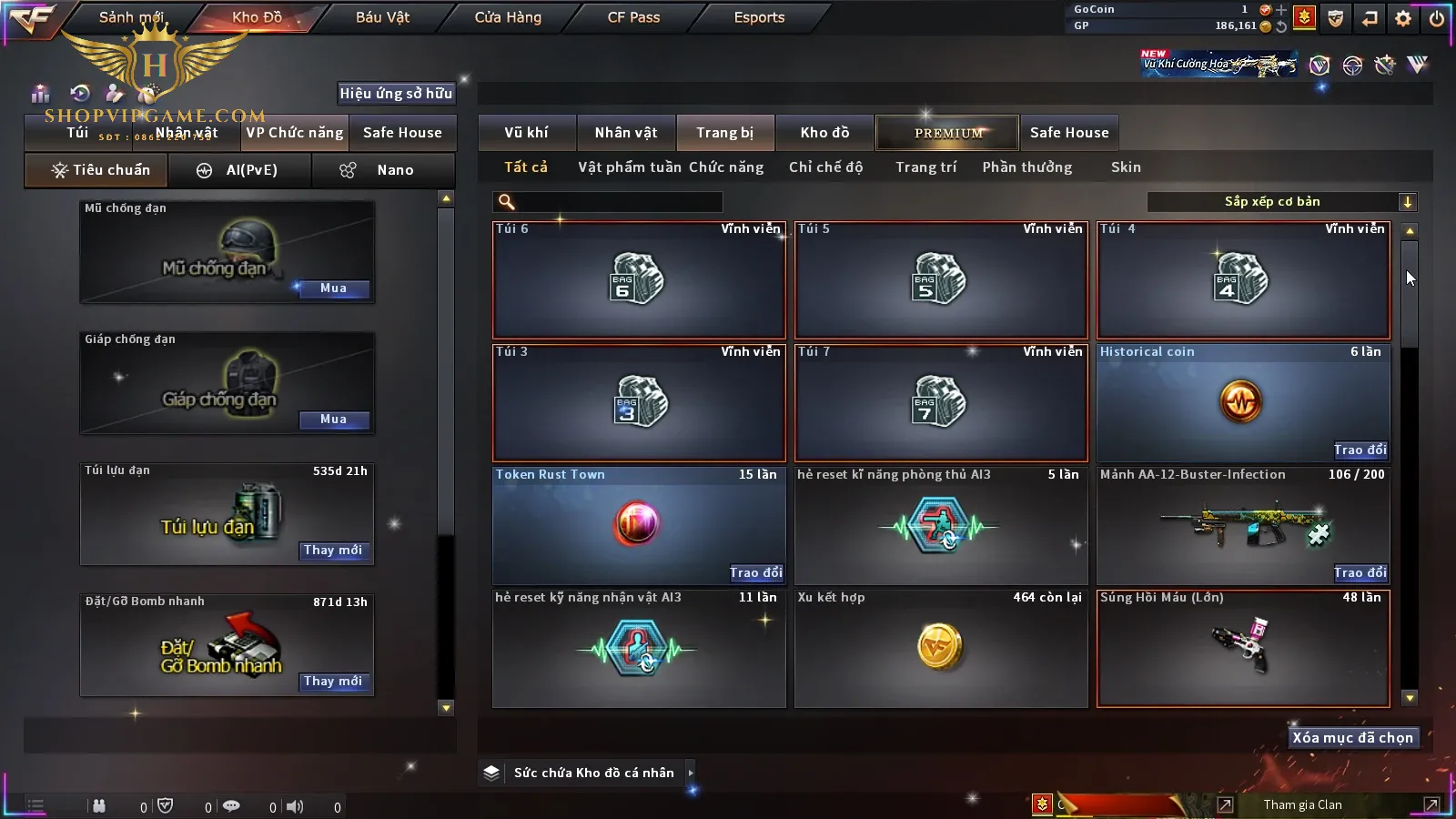Switch to the Vũ khí tab

[526, 133]
